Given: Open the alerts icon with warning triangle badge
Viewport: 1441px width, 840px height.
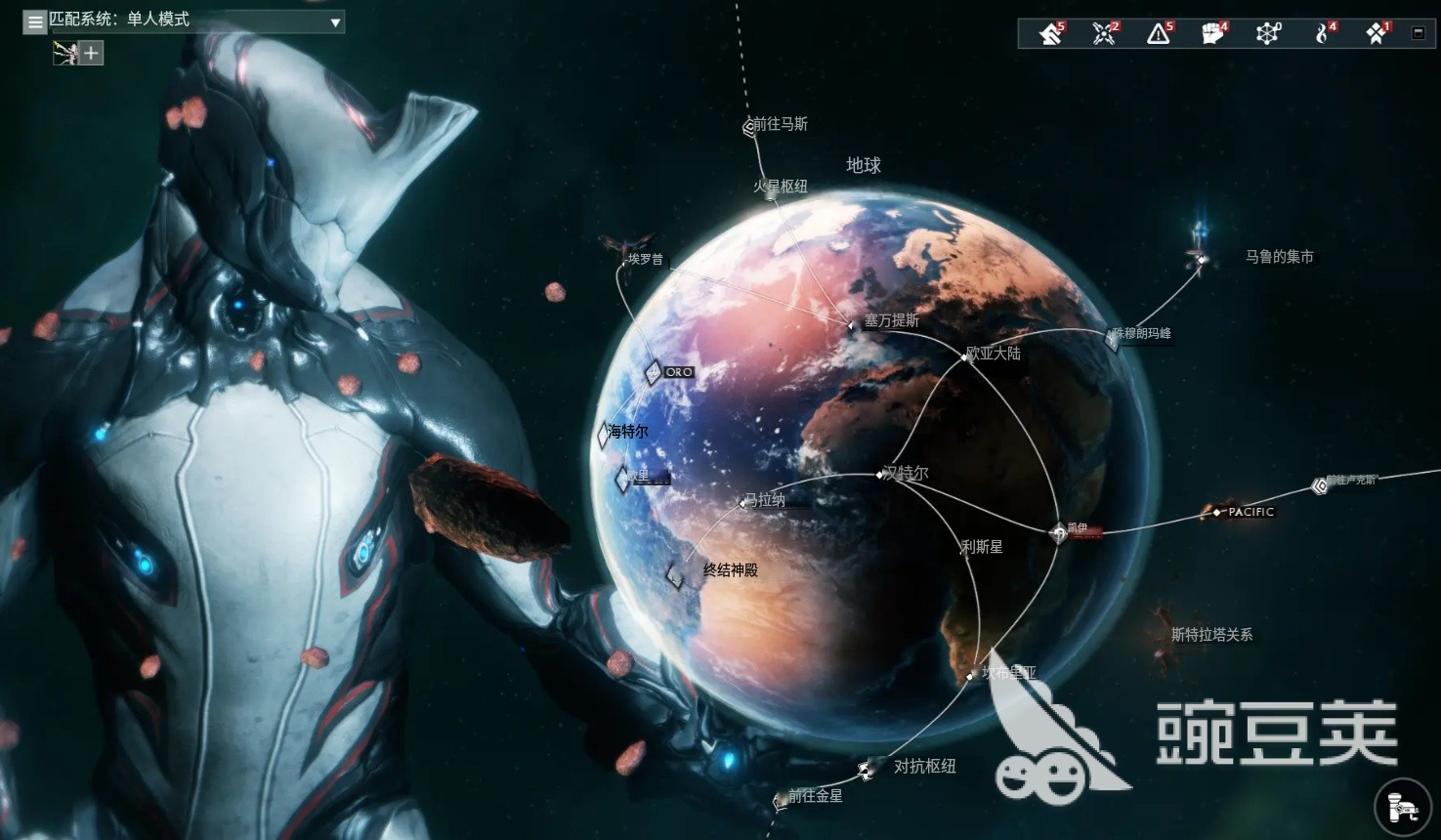Looking at the screenshot, I should 1158,33.
